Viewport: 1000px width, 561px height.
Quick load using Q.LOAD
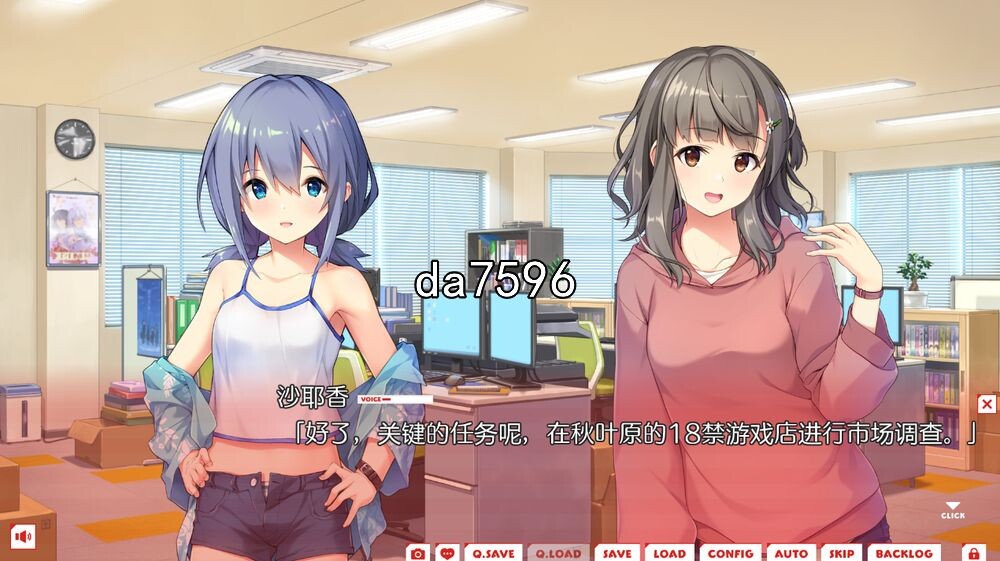click(x=557, y=553)
